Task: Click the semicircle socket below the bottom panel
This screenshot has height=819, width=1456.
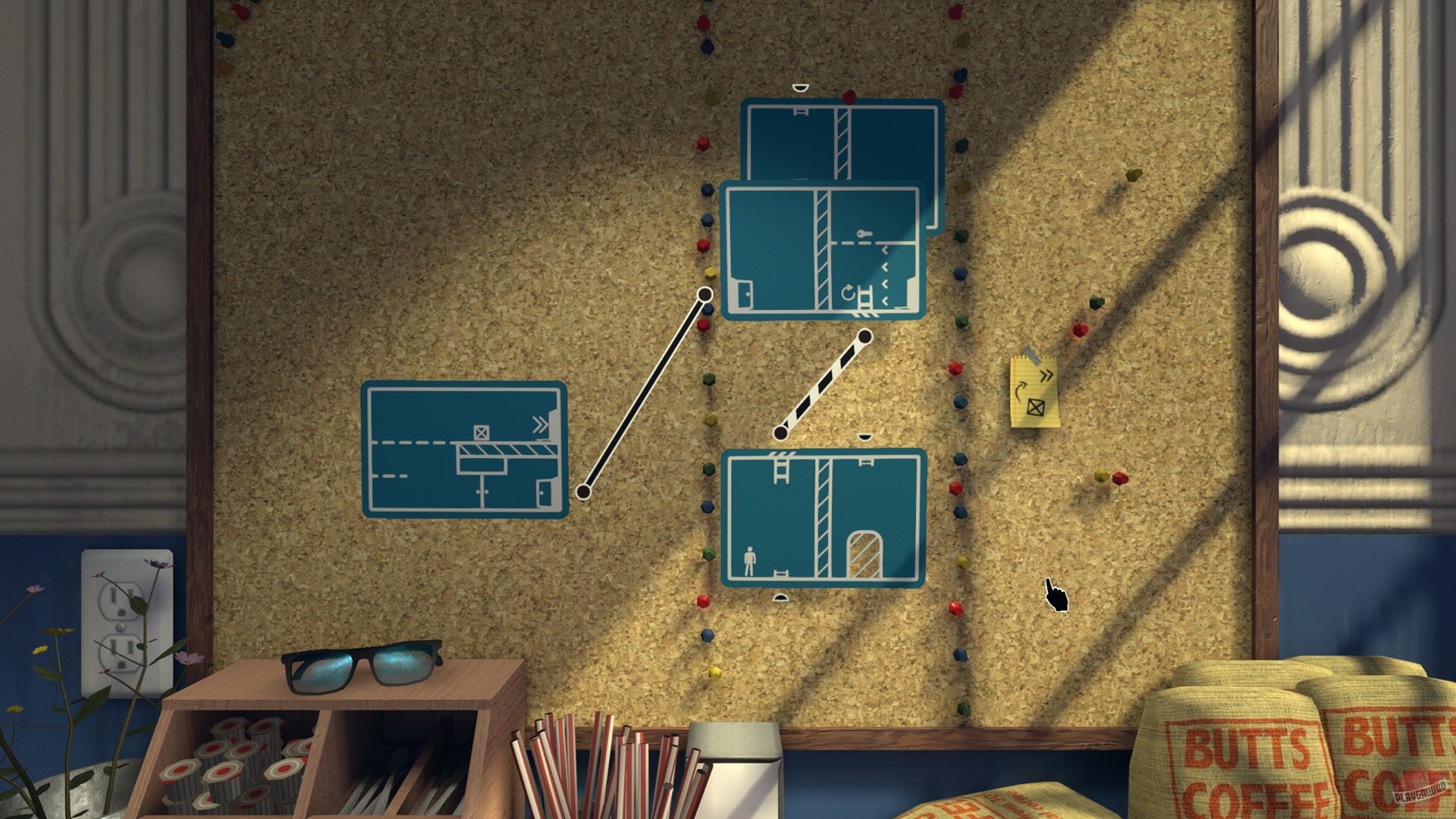Action: [781, 598]
